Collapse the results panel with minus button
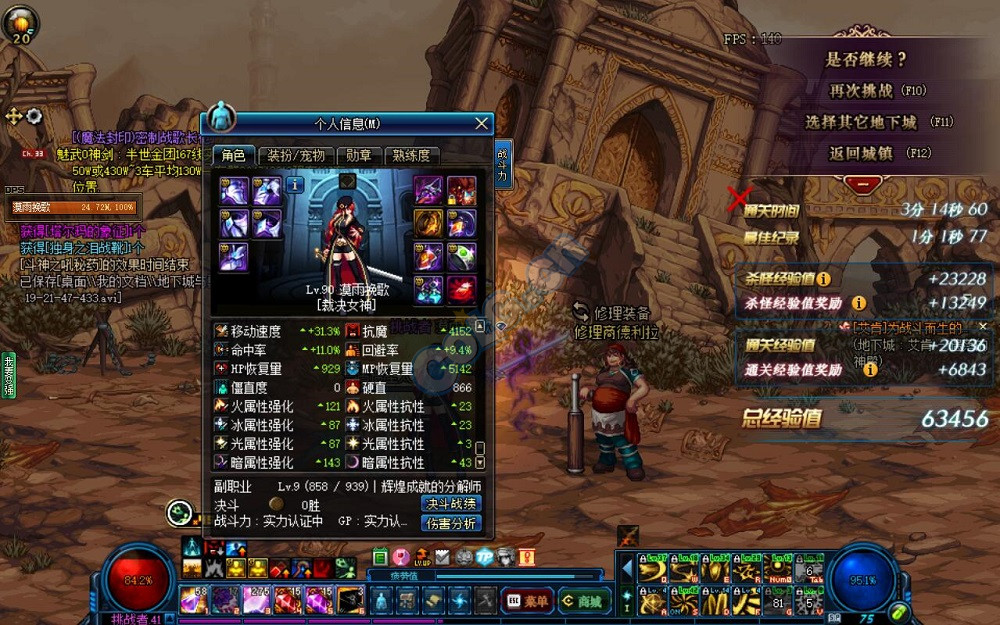Image resolution: width=1000 pixels, height=625 pixels. coord(862,184)
